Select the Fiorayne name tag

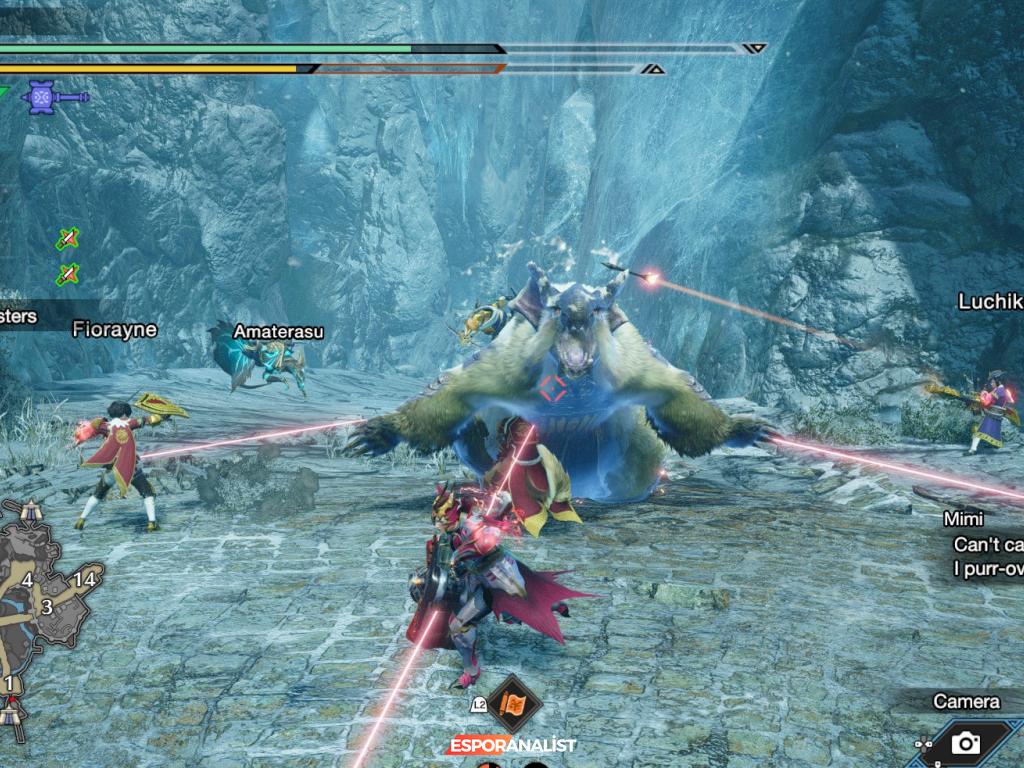[114, 329]
